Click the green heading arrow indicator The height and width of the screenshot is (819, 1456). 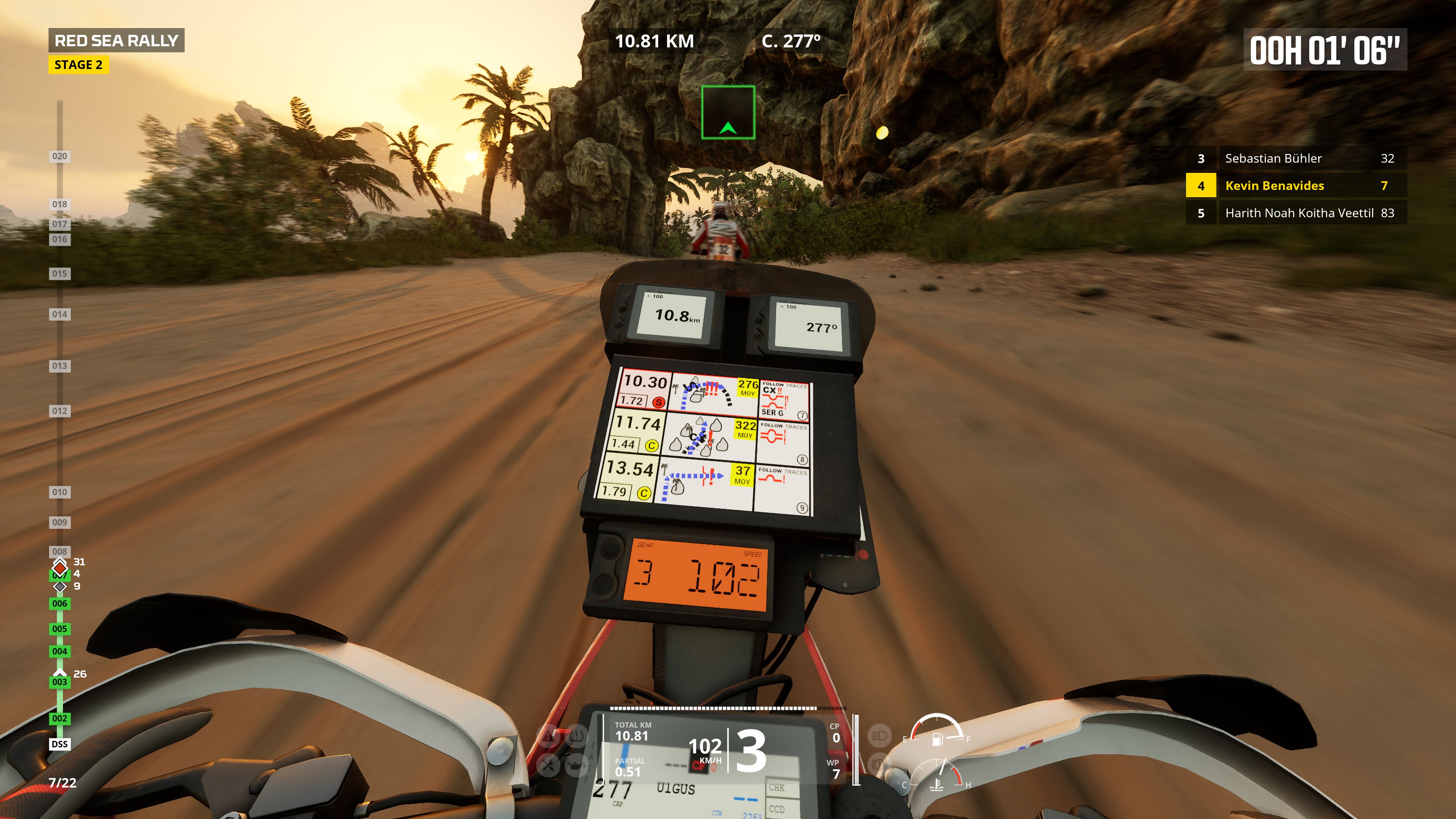(x=728, y=113)
